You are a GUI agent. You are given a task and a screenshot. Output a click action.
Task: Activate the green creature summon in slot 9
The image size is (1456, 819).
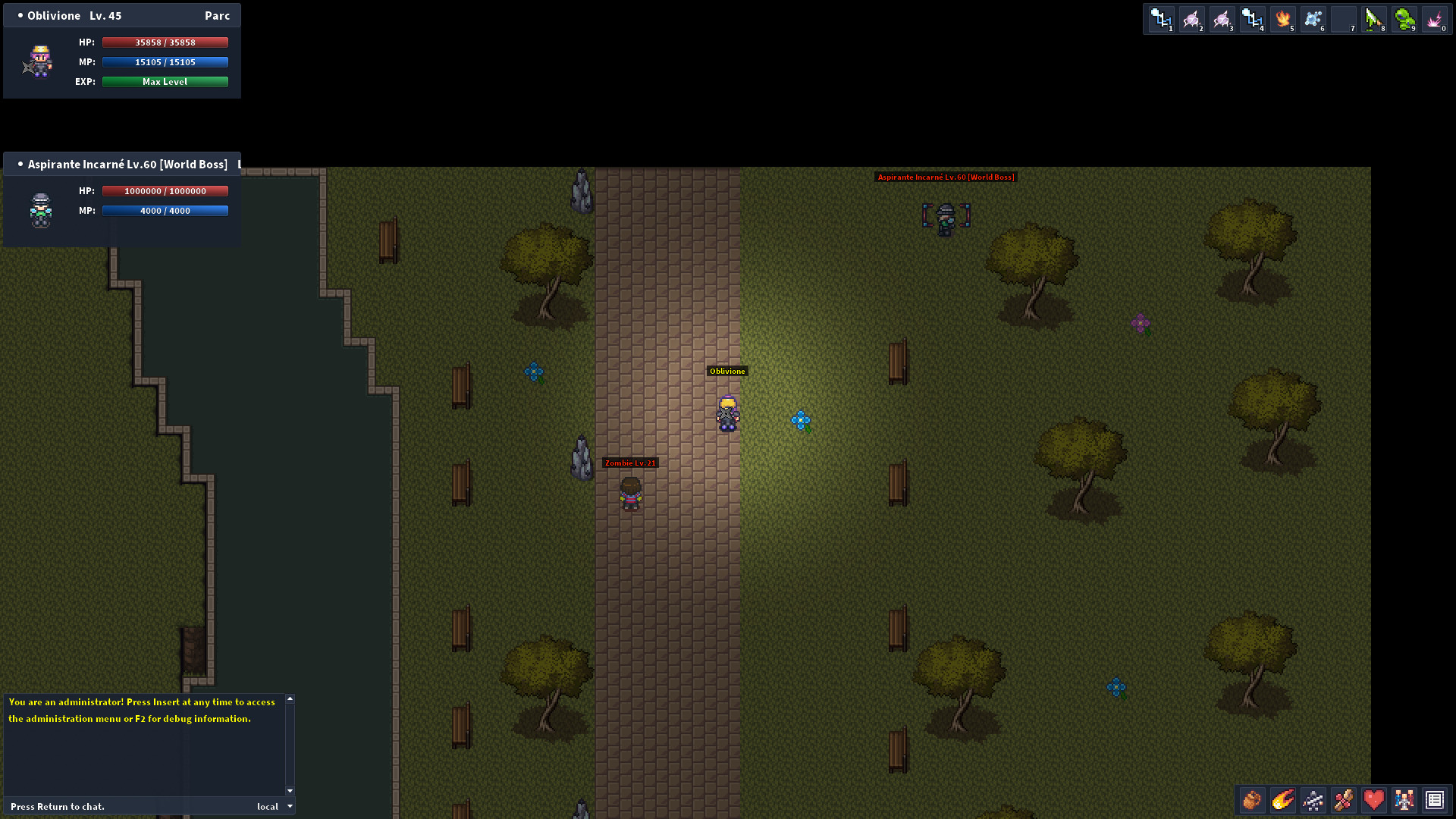point(1404,19)
